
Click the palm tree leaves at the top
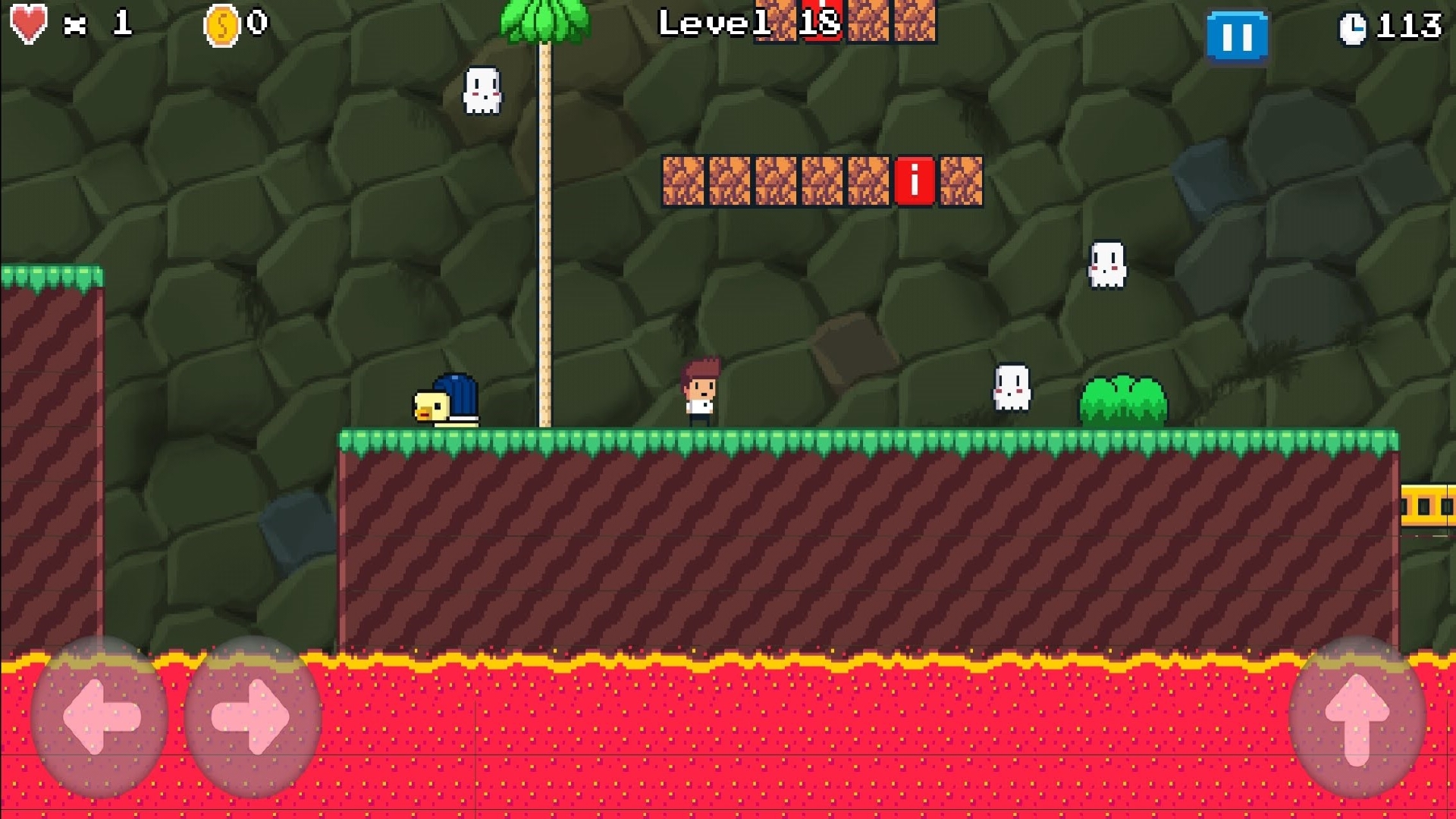[543, 19]
